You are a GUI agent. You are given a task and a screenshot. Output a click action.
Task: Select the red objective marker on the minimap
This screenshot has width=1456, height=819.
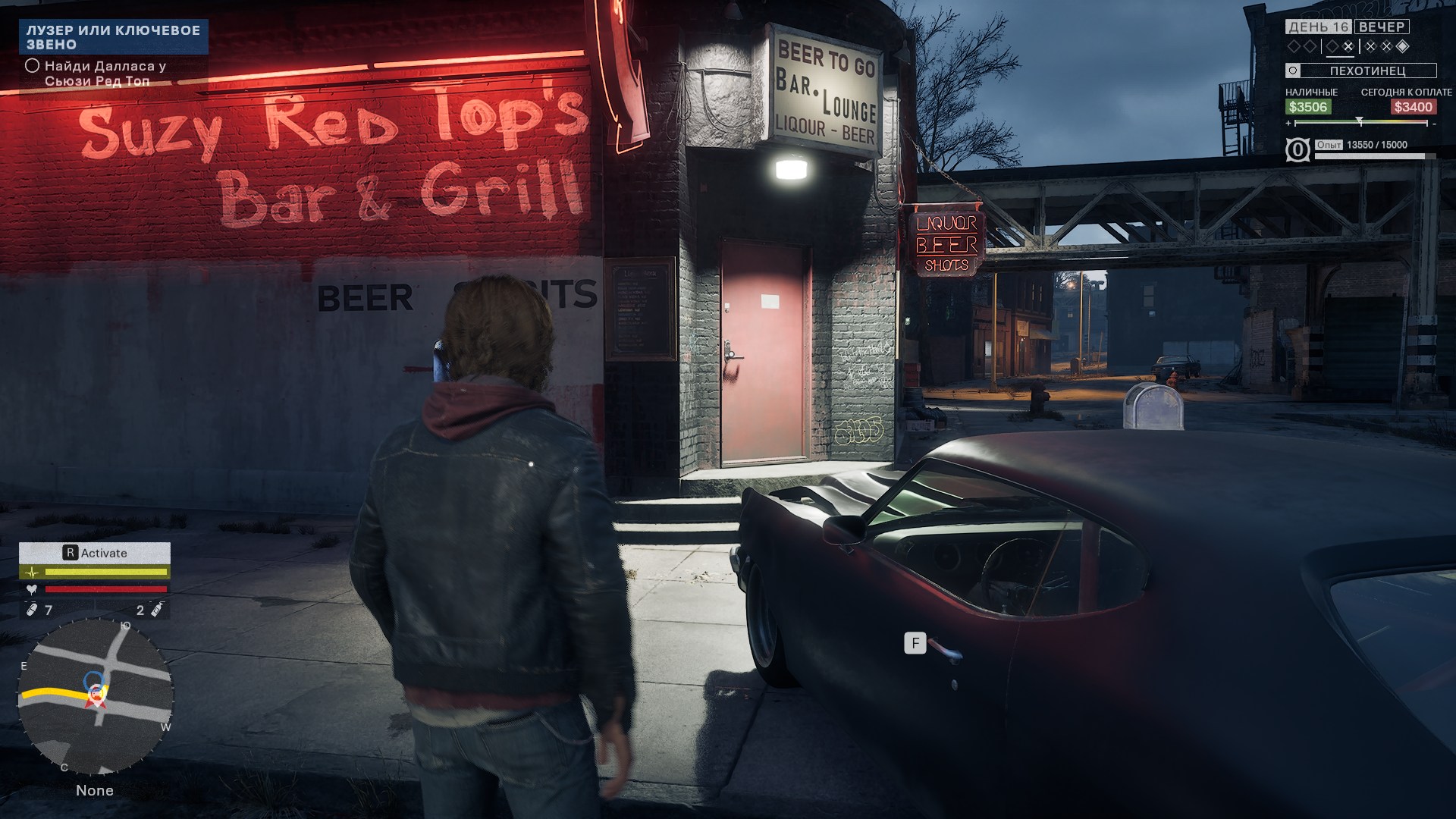pyautogui.click(x=96, y=695)
